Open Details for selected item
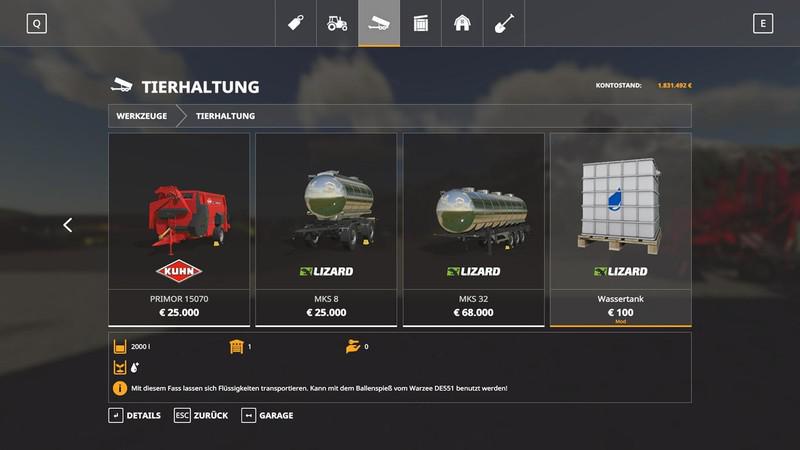 [135, 415]
